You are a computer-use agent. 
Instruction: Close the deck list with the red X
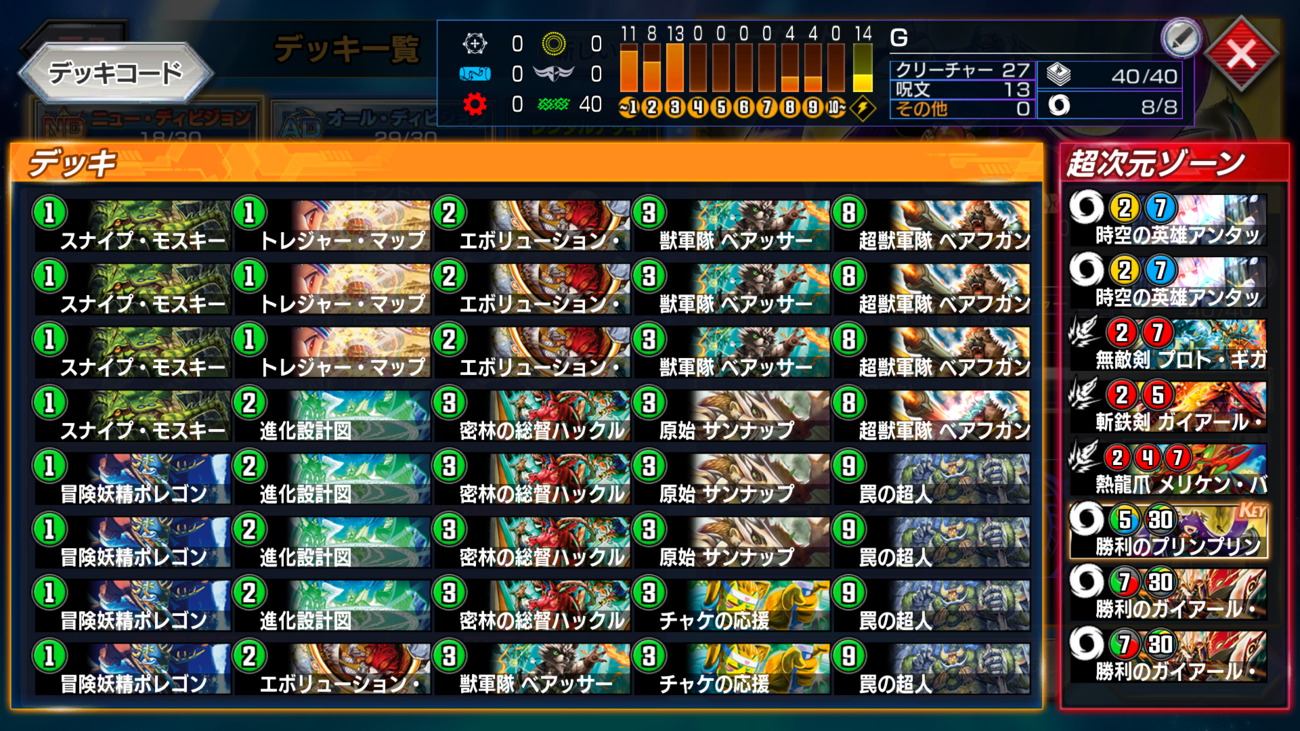tap(1241, 54)
